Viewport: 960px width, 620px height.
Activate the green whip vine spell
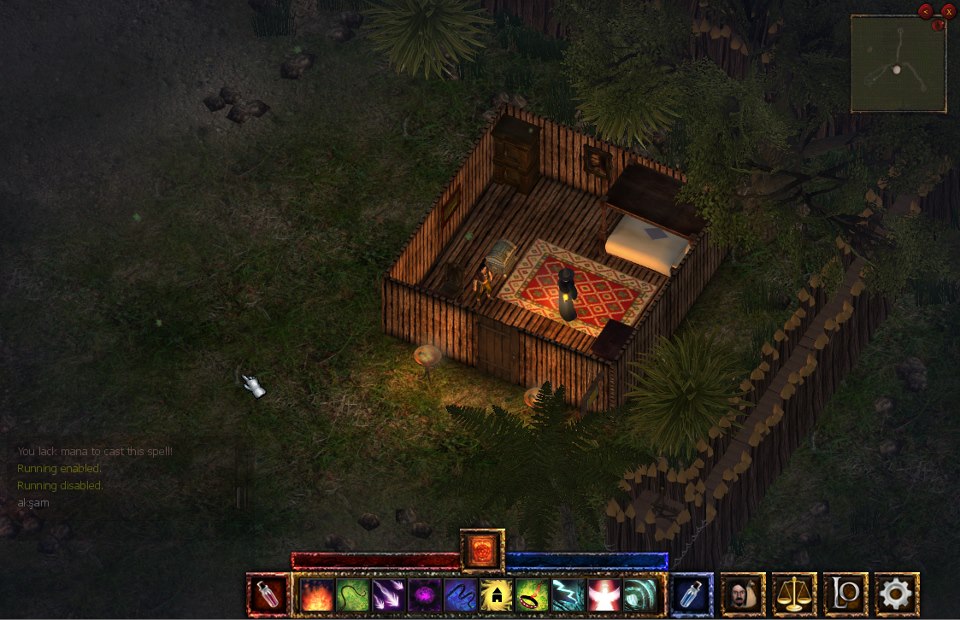coord(353,595)
